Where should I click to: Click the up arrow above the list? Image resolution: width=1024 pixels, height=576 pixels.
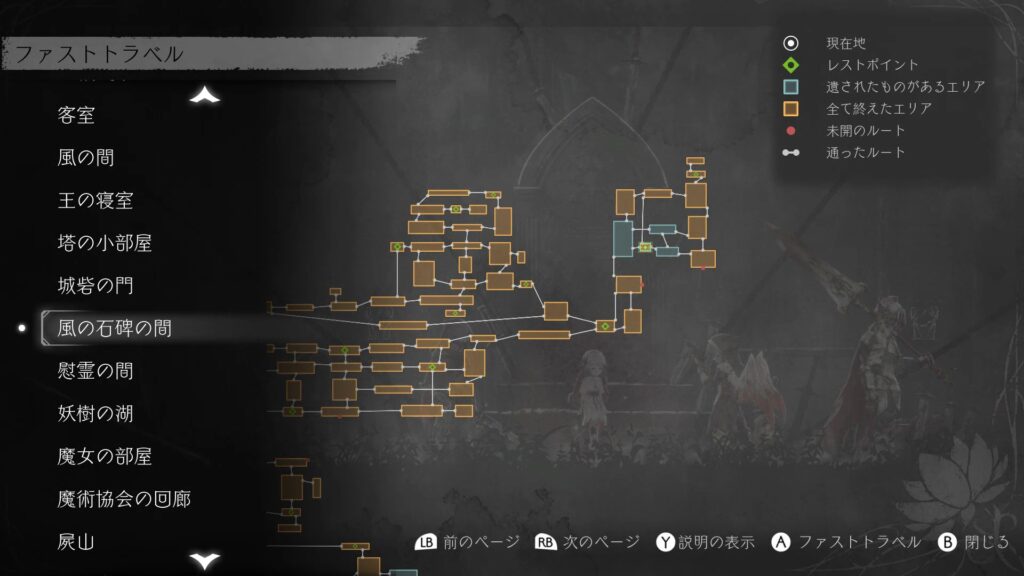pos(205,95)
